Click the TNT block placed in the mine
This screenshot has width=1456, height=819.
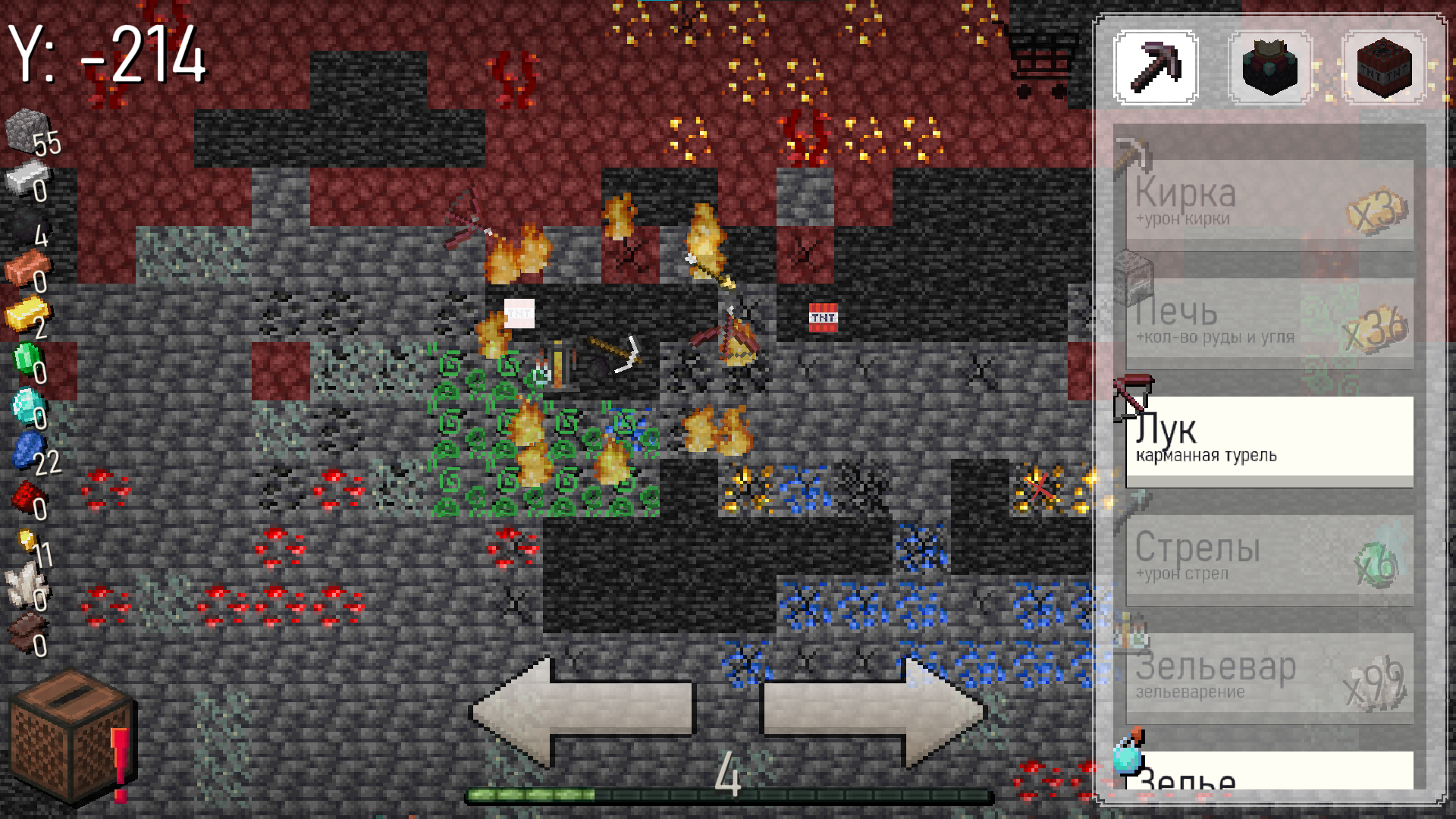point(824,318)
